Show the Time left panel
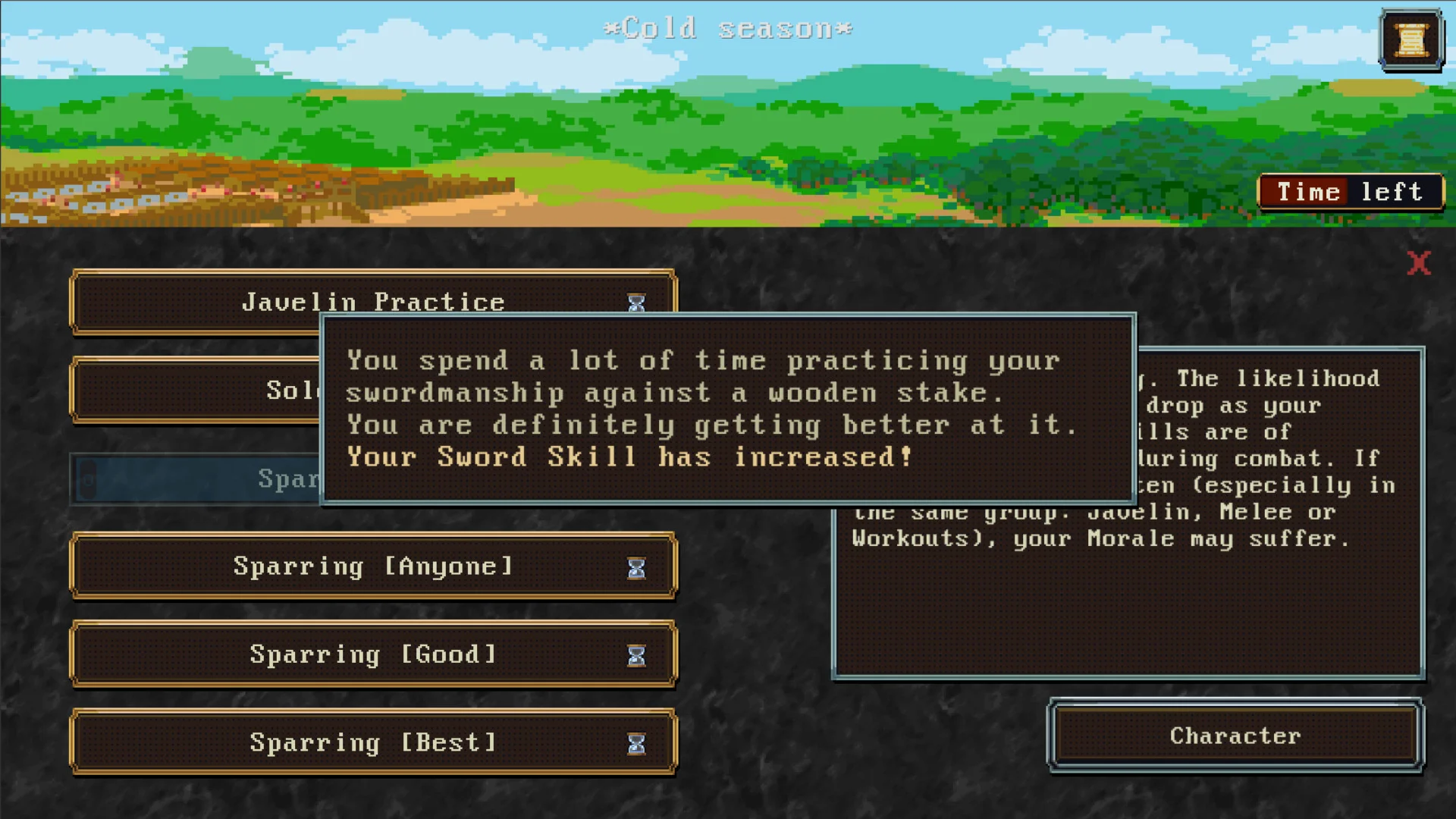 pos(1351,192)
